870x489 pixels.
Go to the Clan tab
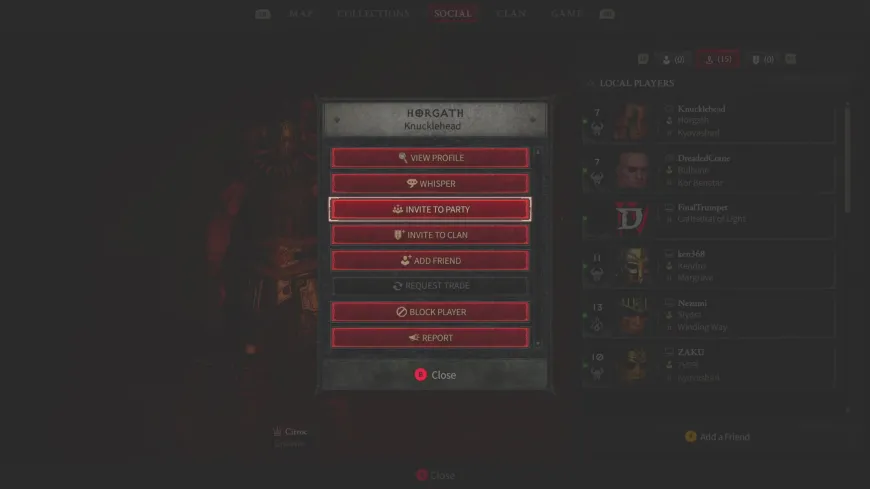511,14
